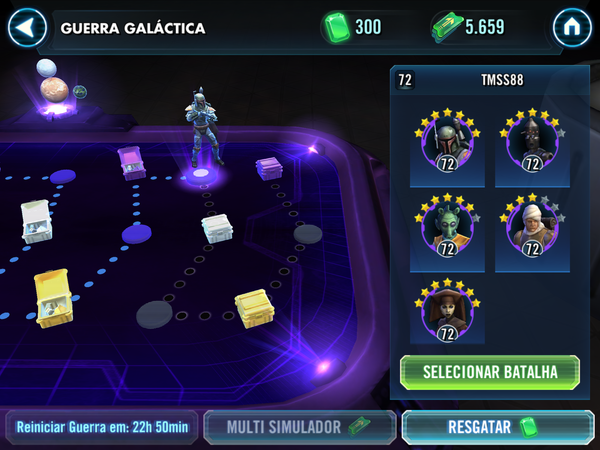Click Selecionar Batalha button
The height and width of the screenshot is (450, 600).
(489, 372)
